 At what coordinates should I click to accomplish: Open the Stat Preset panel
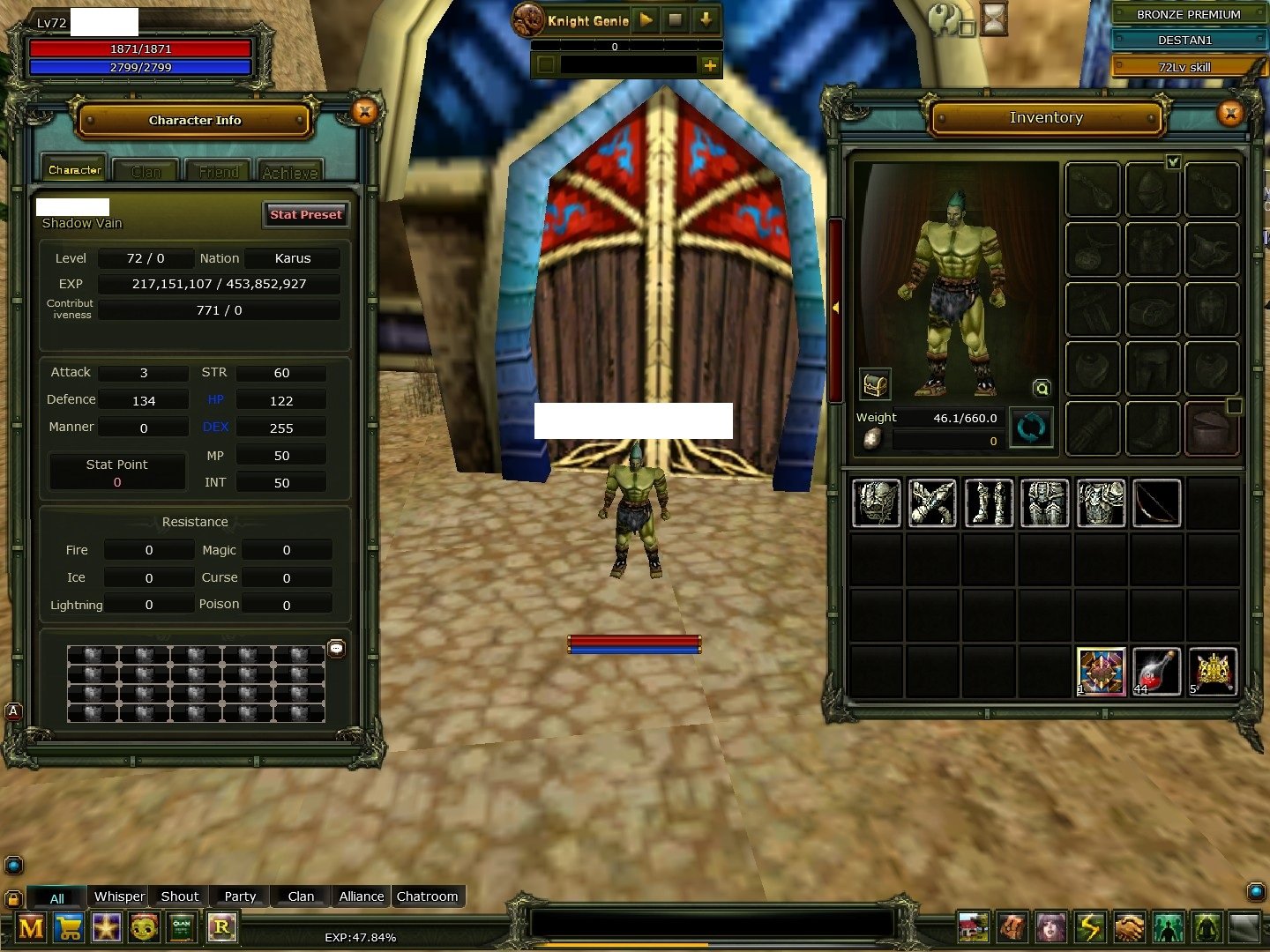click(x=305, y=214)
